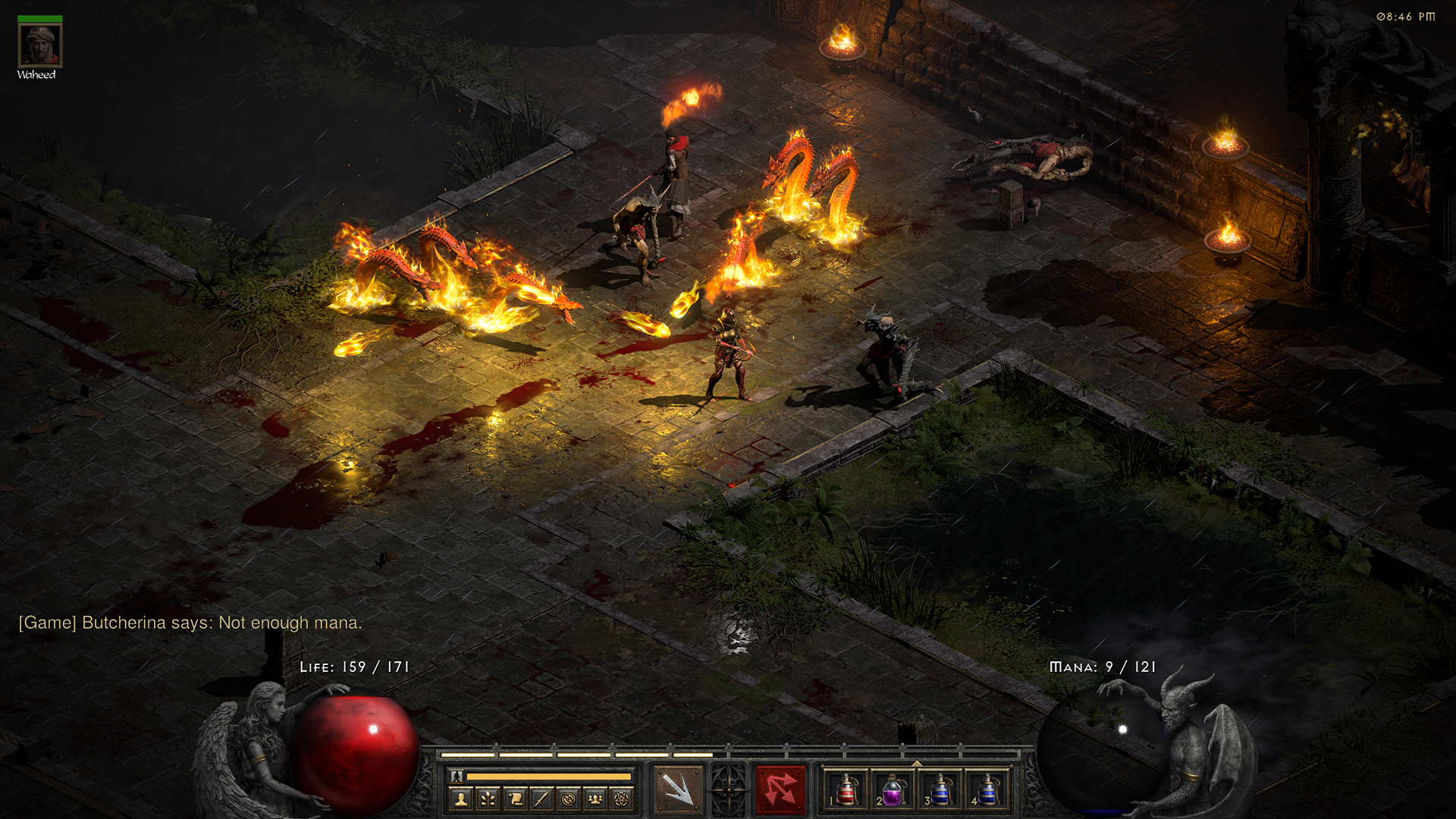
Task: Use the blue mana potion in slot 3
Action: tap(940, 789)
